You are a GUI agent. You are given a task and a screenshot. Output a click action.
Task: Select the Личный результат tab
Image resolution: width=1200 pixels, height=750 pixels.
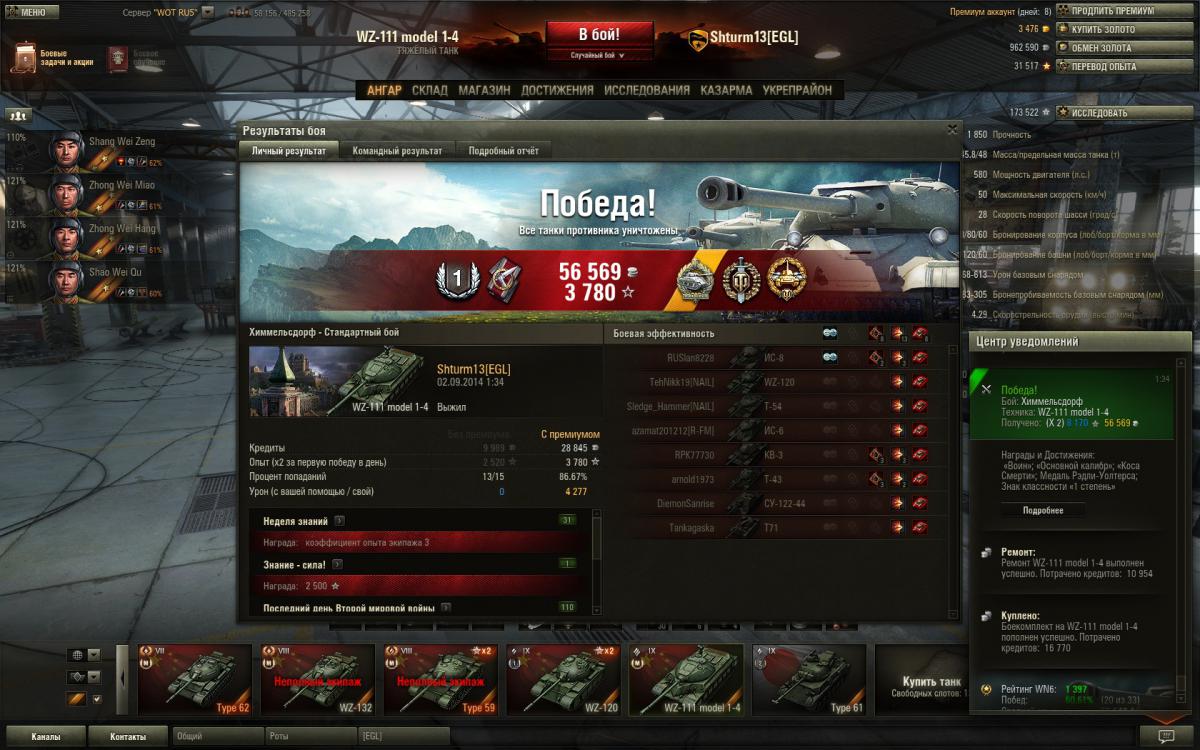point(288,151)
